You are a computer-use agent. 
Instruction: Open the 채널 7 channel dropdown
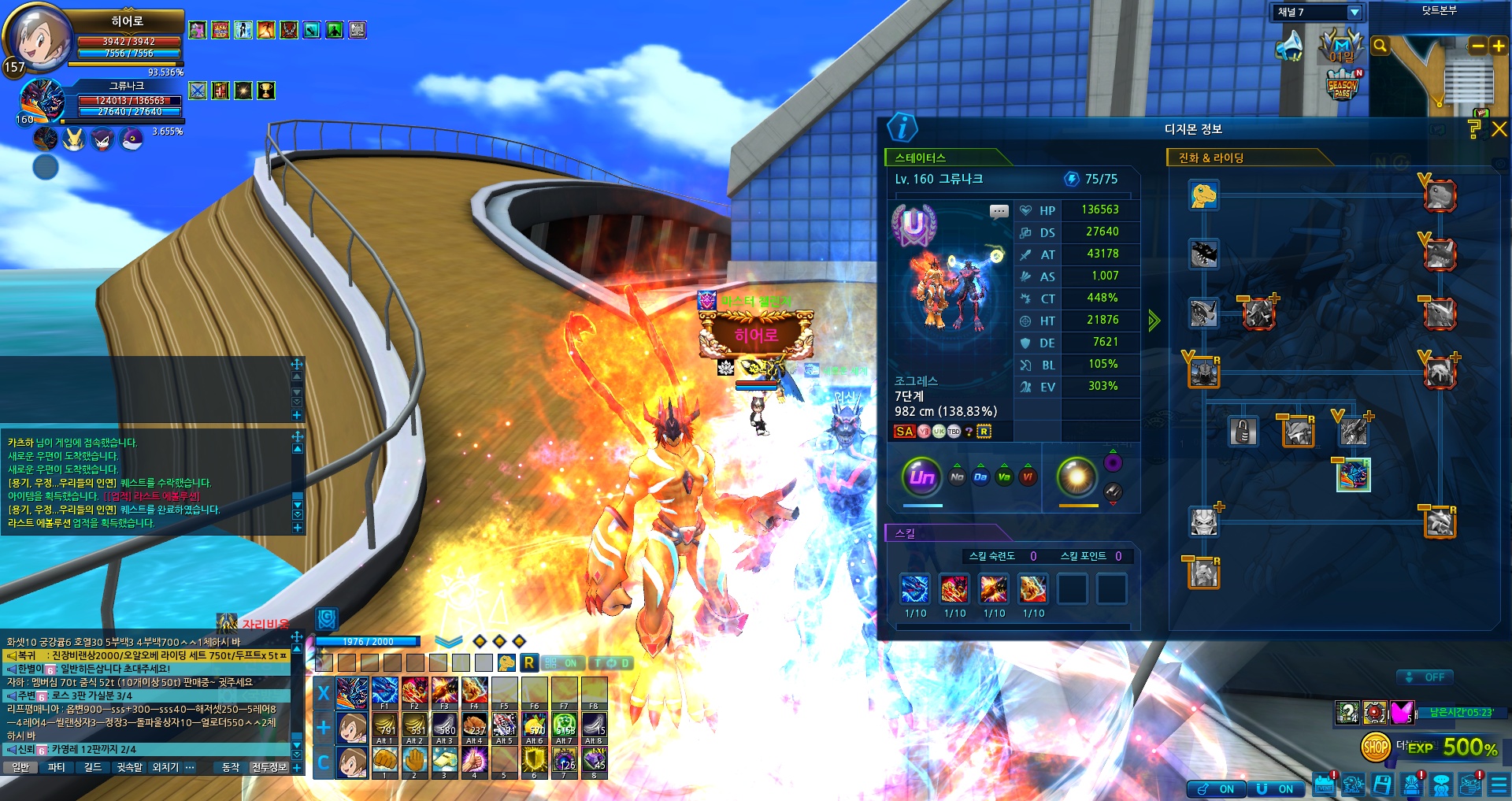[x=1354, y=13]
